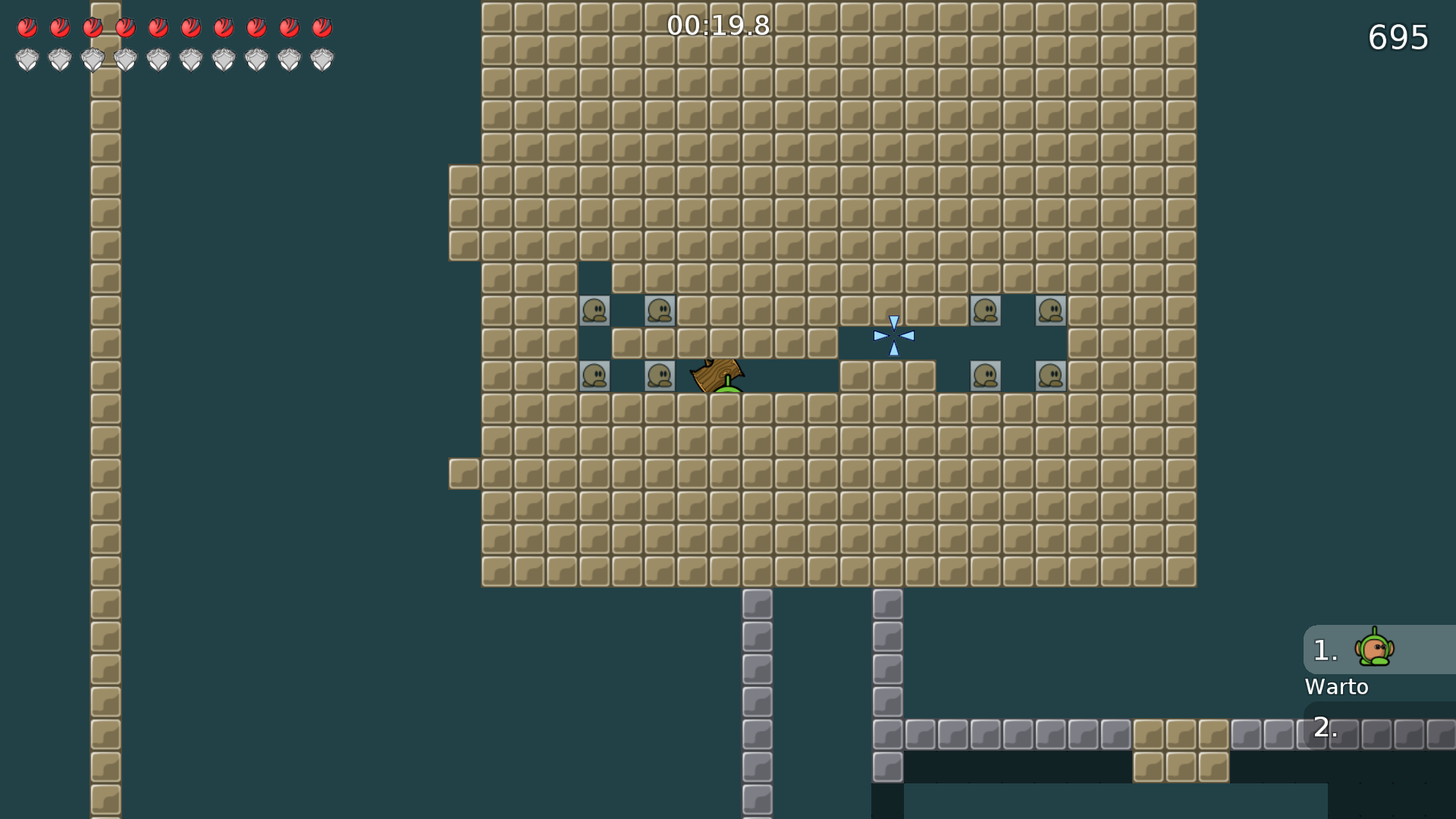
Task: Click the fifth heart in the health bar
Action: point(158,28)
